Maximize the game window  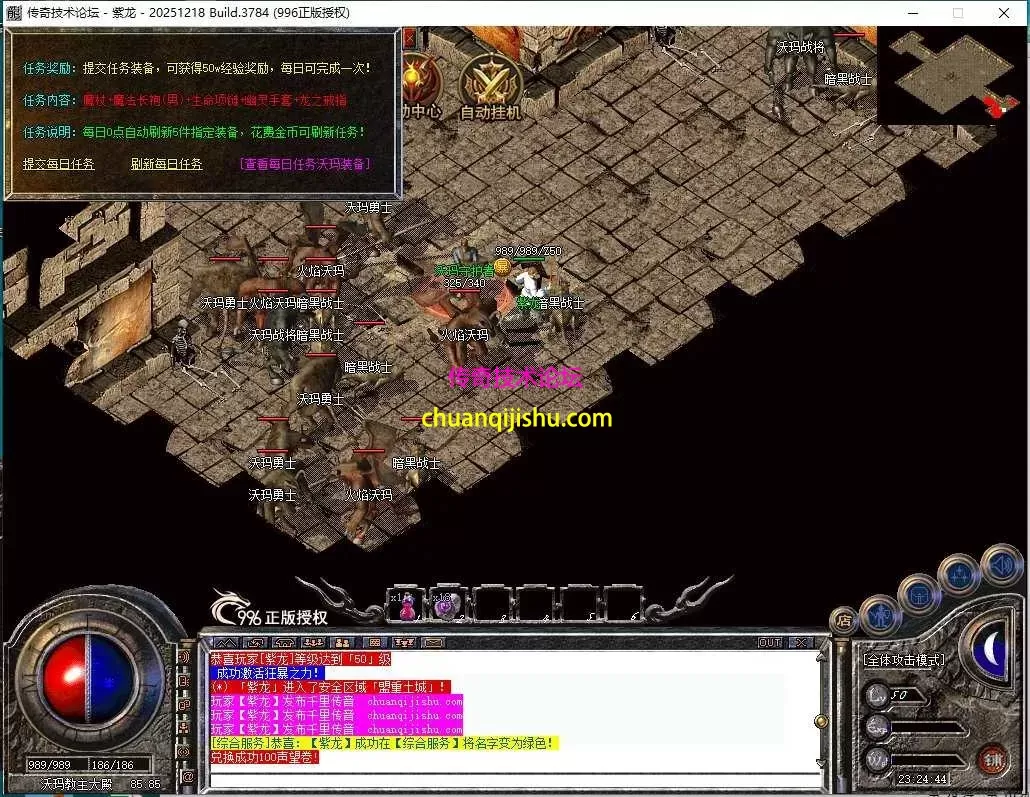point(958,13)
